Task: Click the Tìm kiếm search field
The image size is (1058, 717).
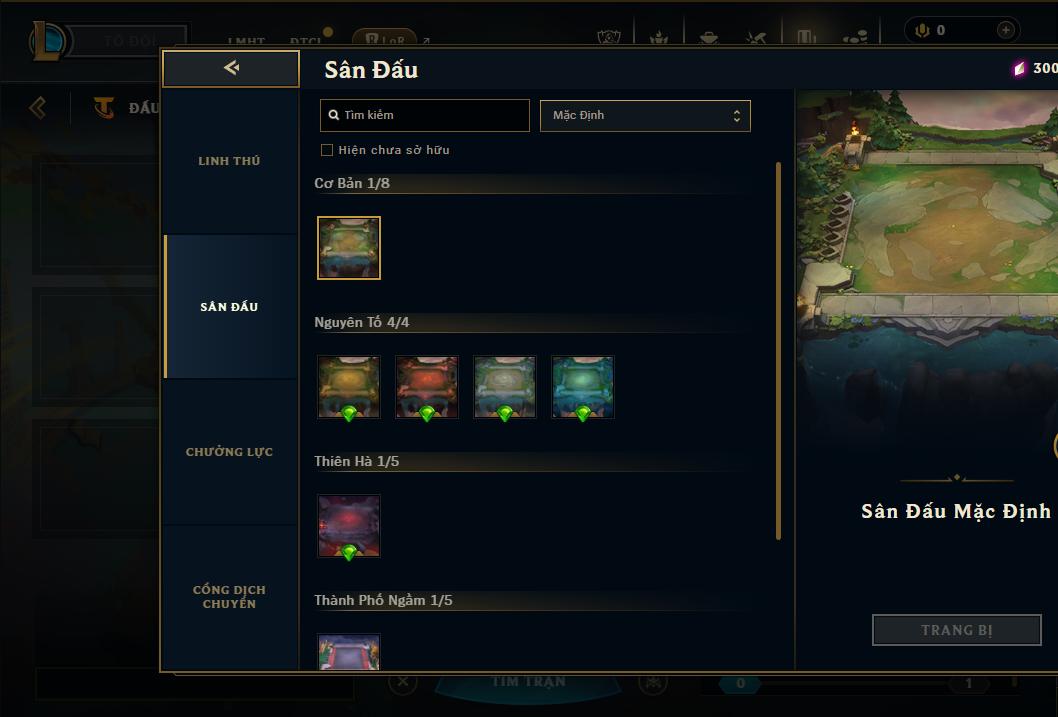Action: pos(425,115)
